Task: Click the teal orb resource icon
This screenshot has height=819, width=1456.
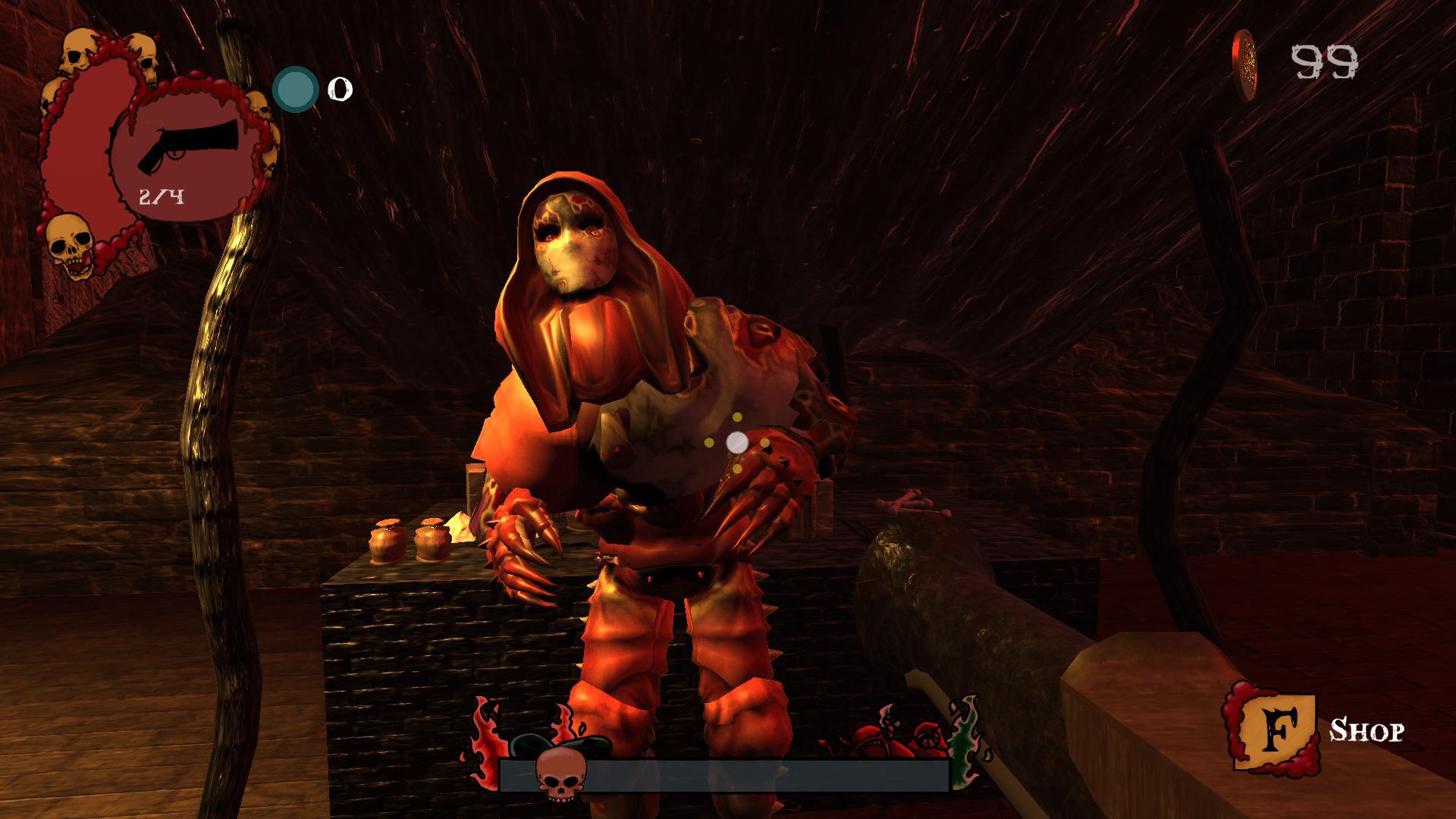Action: (x=295, y=89)
